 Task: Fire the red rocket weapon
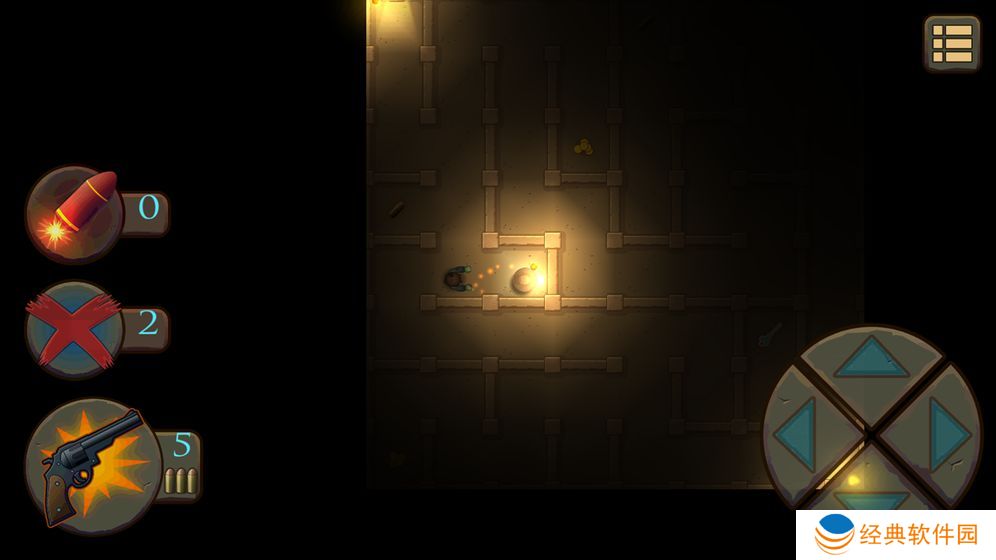75,213
